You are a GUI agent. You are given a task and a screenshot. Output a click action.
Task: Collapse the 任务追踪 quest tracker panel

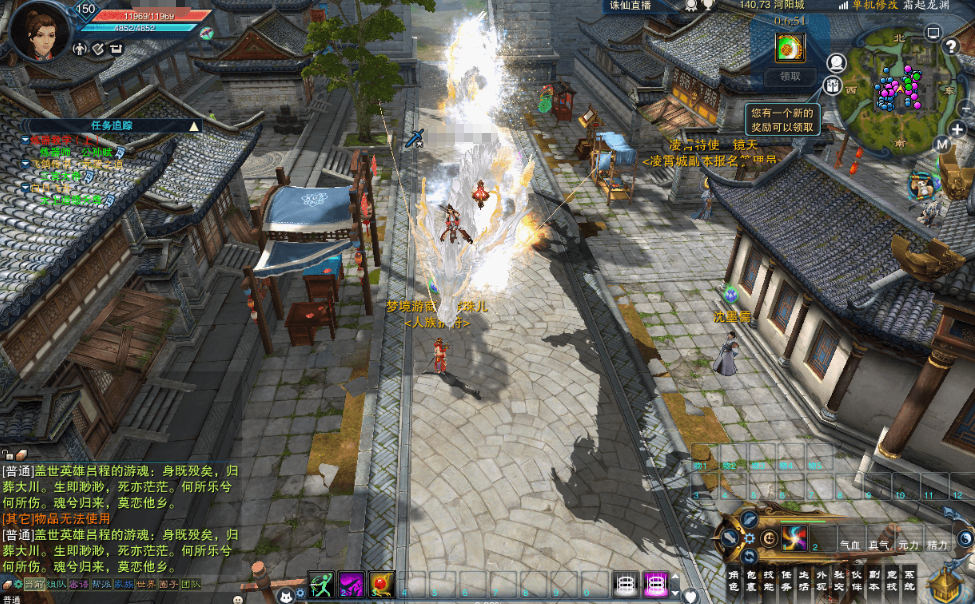pos(194,126)
